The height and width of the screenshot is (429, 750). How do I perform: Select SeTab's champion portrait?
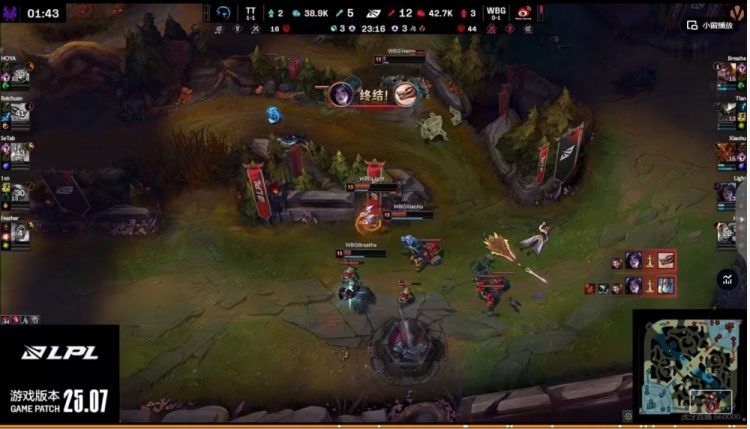(20, 151)
